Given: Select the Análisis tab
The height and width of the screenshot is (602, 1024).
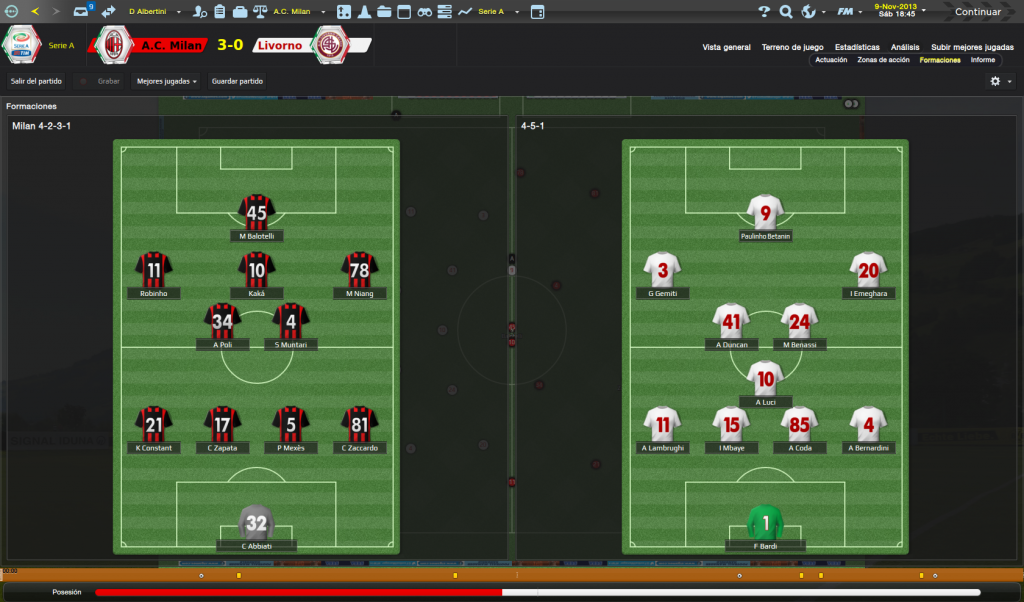Looking at the screenshot, I should coord(905,47).
